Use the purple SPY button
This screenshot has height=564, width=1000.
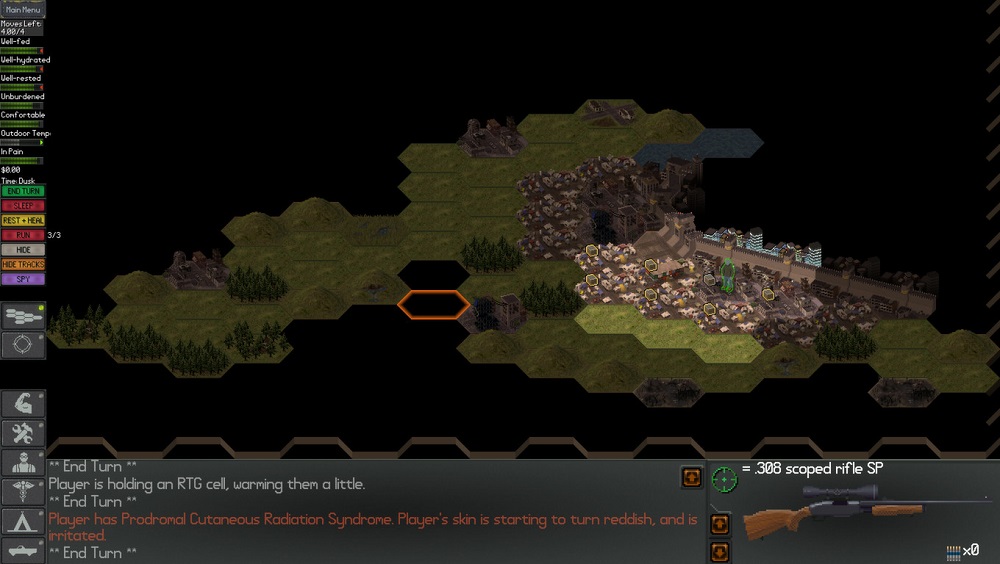pyautogui.click(x=22, y=279)
